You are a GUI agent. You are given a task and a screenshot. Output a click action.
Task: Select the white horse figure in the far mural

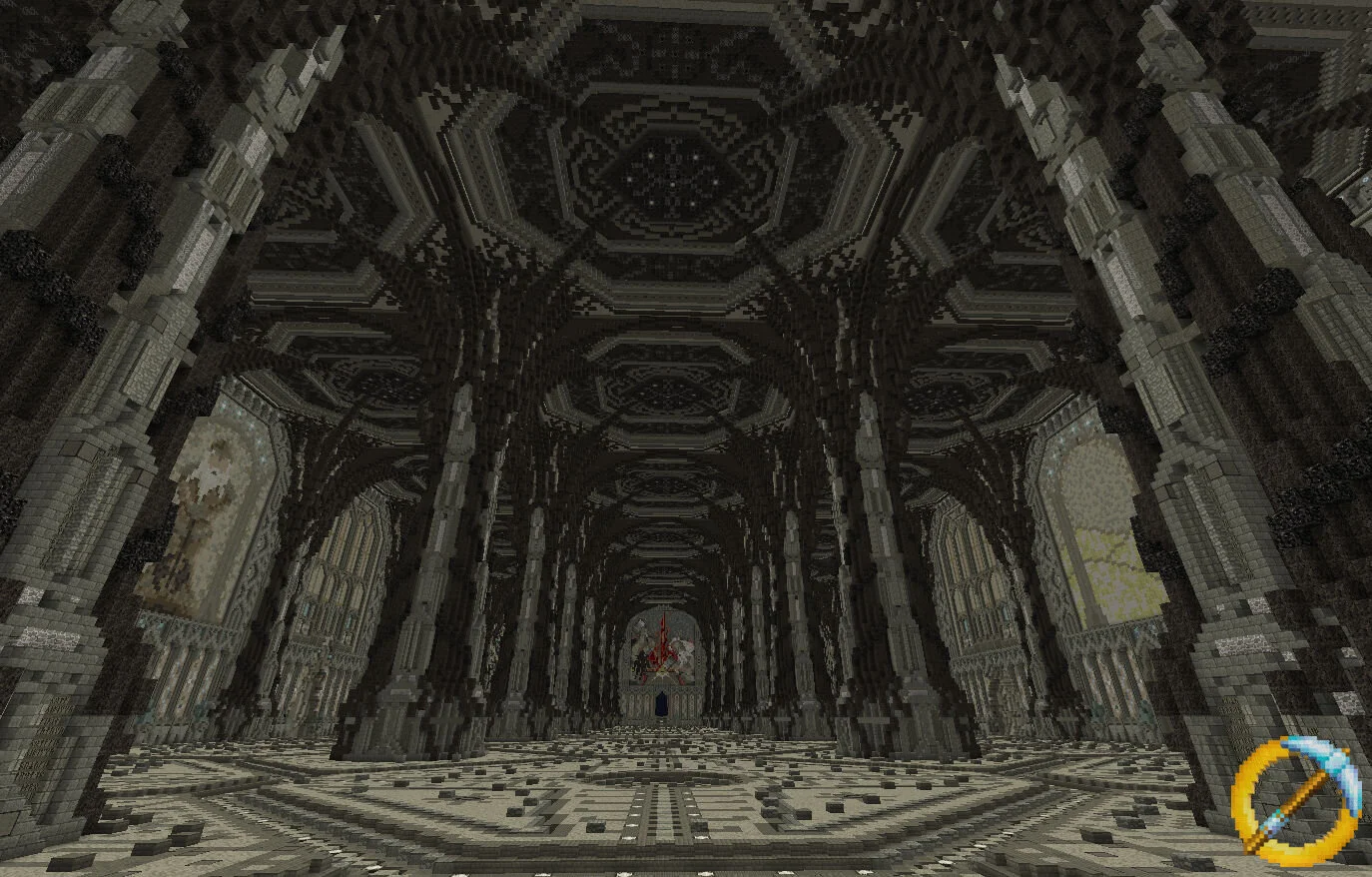[683, 647]
